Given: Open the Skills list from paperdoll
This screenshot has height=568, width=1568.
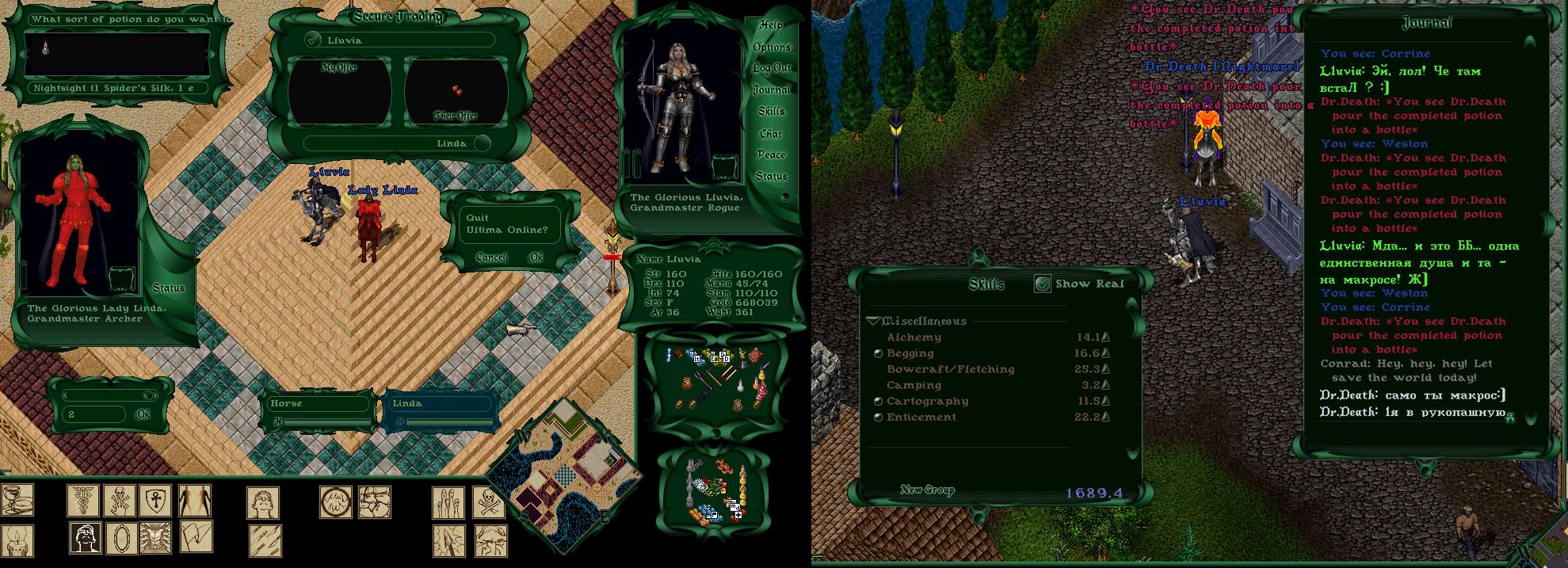Looking at the screenshot, I should (771, 112).
